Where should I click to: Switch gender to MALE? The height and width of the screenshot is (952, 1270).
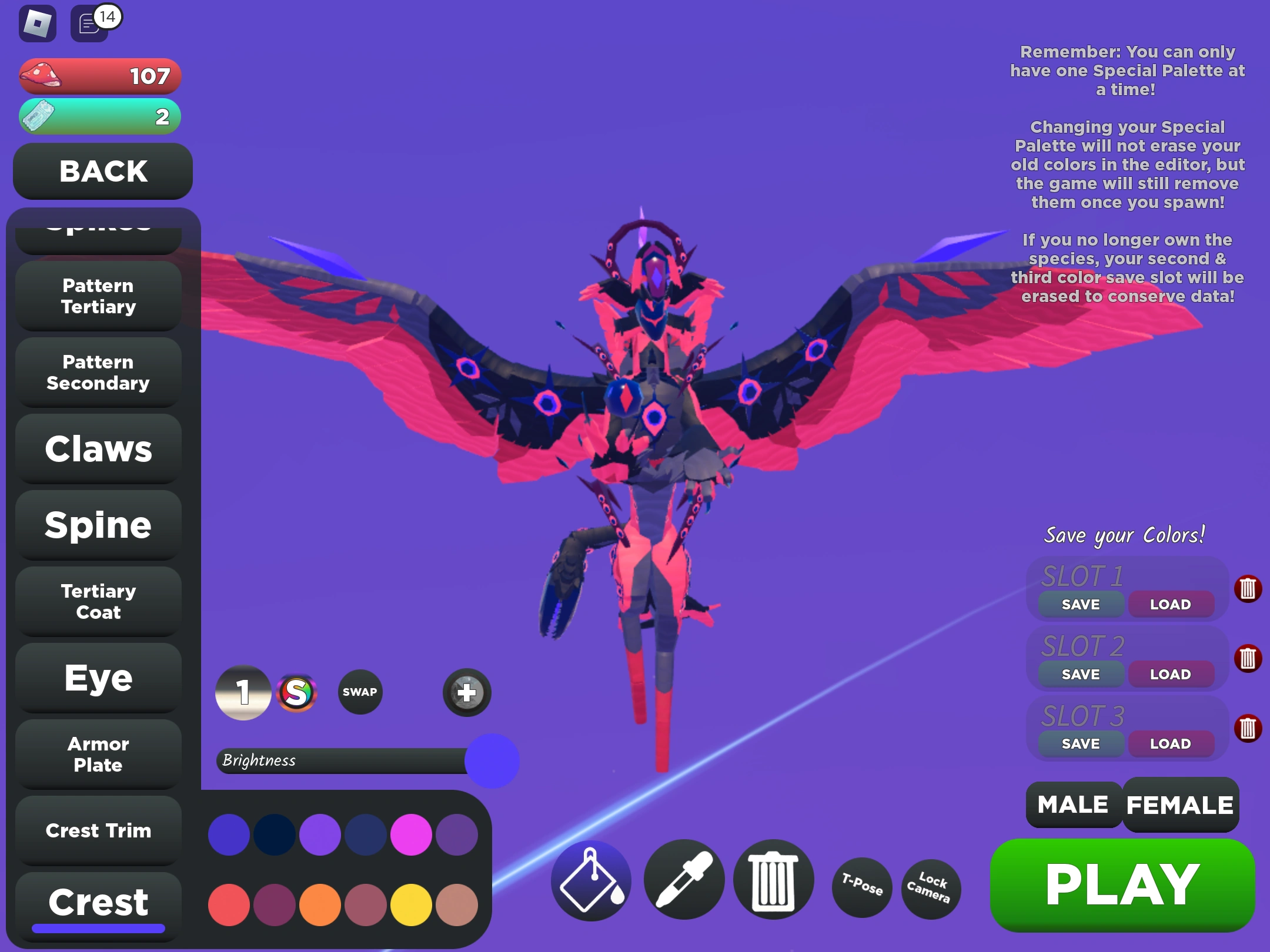pos(1072,804)
